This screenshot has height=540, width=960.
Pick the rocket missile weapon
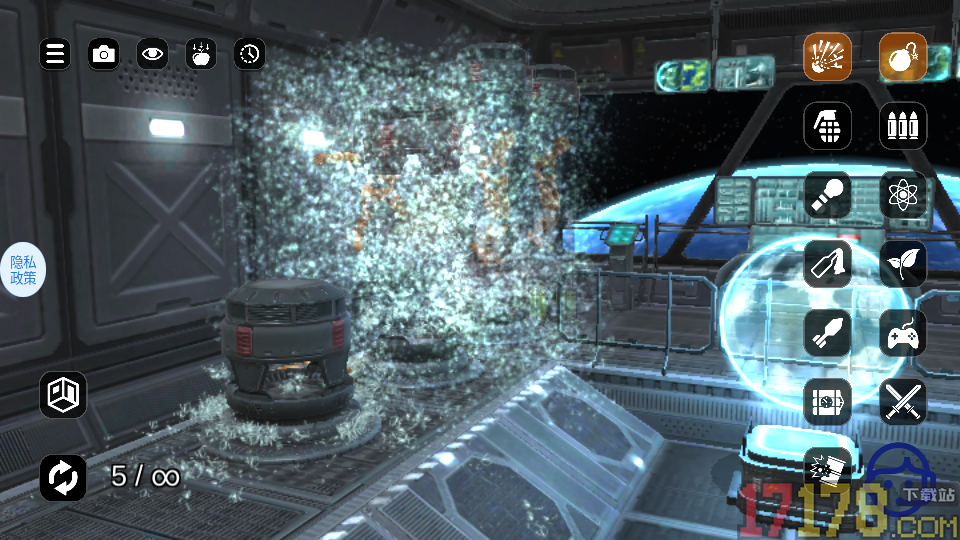[828, 333]
